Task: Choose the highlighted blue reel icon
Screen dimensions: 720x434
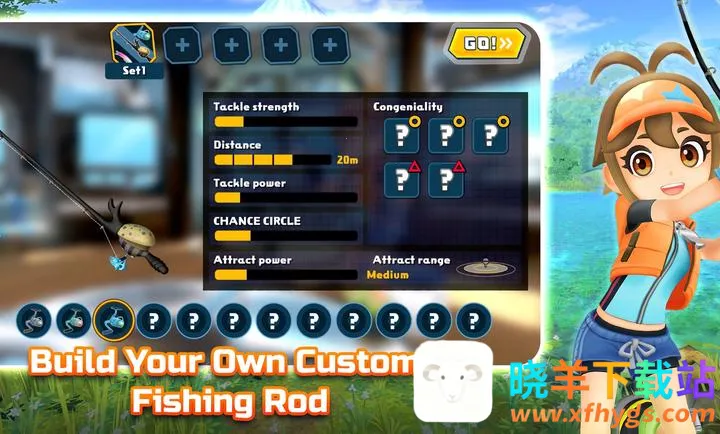Action: 113,321
